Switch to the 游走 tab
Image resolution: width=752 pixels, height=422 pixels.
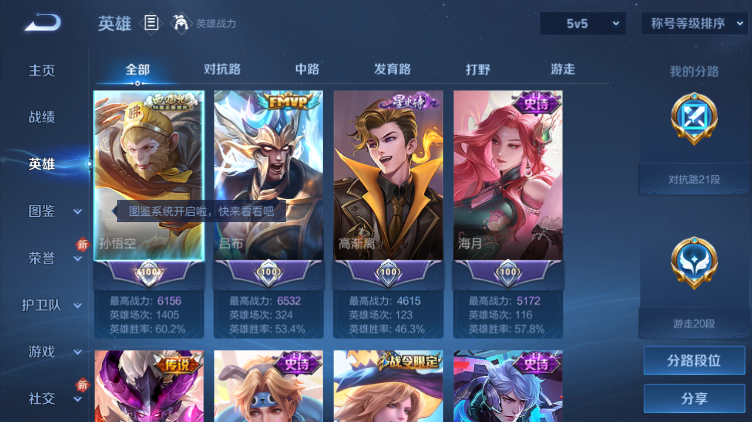coord(563,69)
